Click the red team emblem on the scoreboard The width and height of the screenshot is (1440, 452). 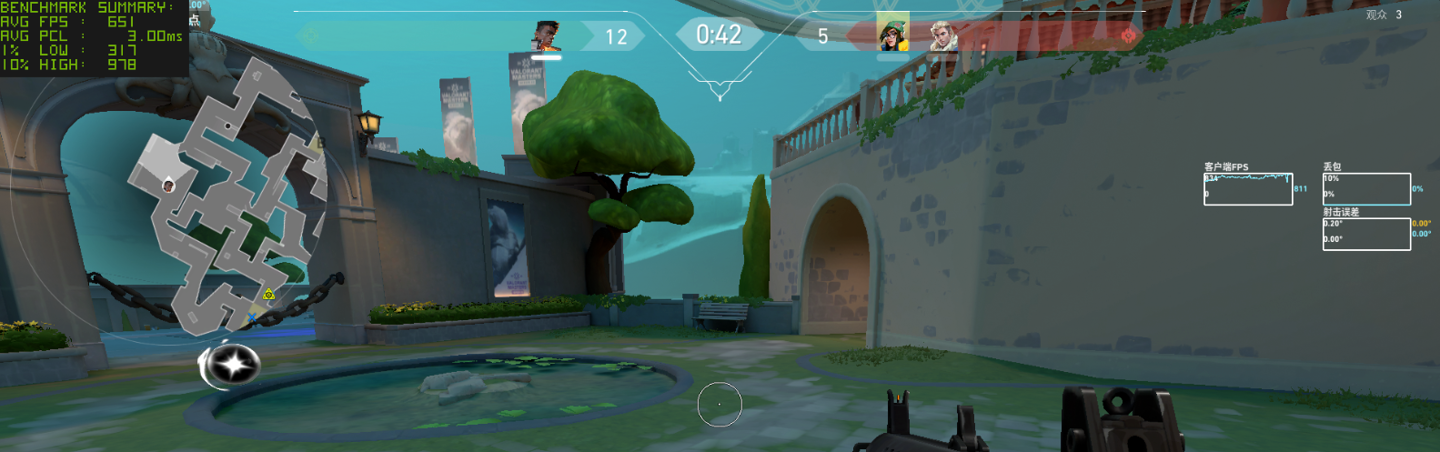pyautogui.click(x=1130, y=36)
